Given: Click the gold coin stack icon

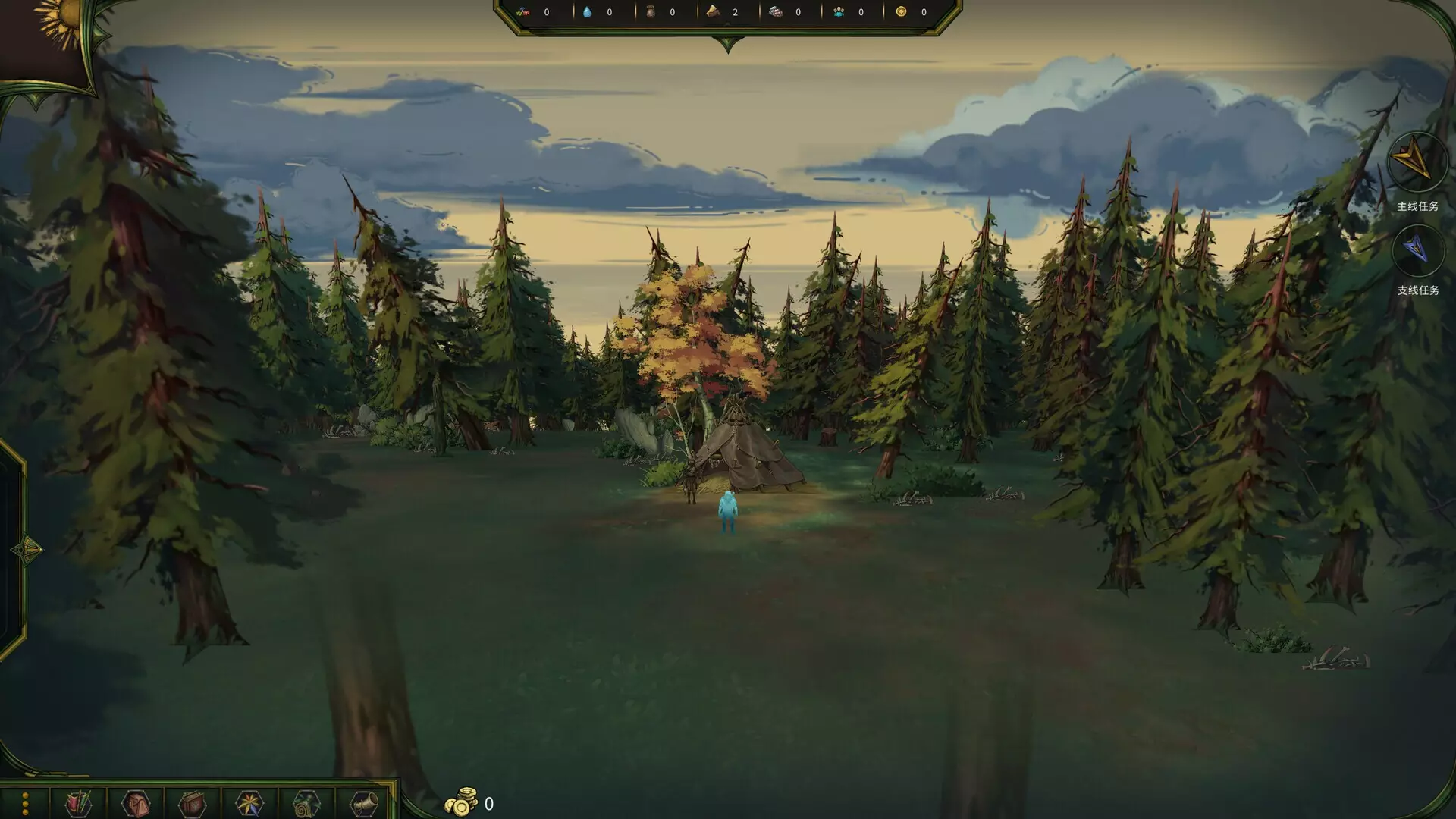Looking at the screenshot, I should 461,802.
